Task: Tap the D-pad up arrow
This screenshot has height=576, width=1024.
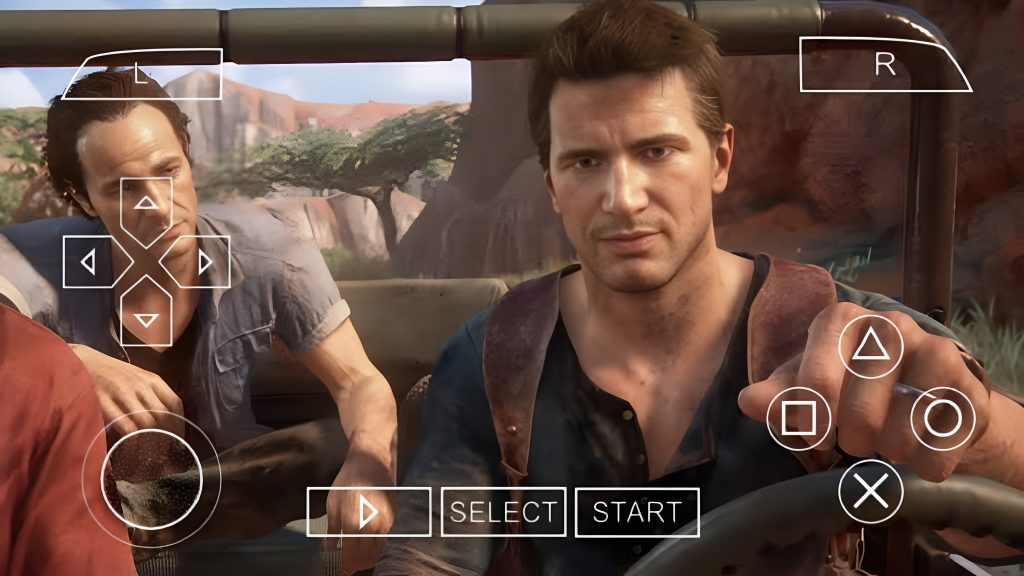Action: 147,203
